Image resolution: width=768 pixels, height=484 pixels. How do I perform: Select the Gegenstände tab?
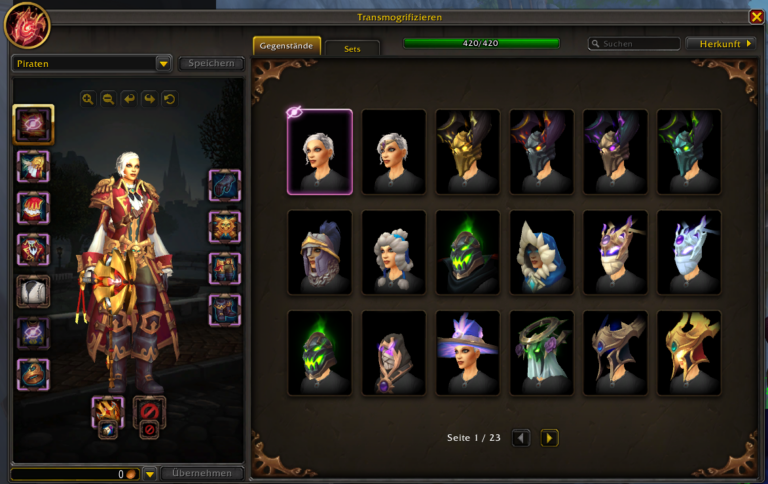287,46
